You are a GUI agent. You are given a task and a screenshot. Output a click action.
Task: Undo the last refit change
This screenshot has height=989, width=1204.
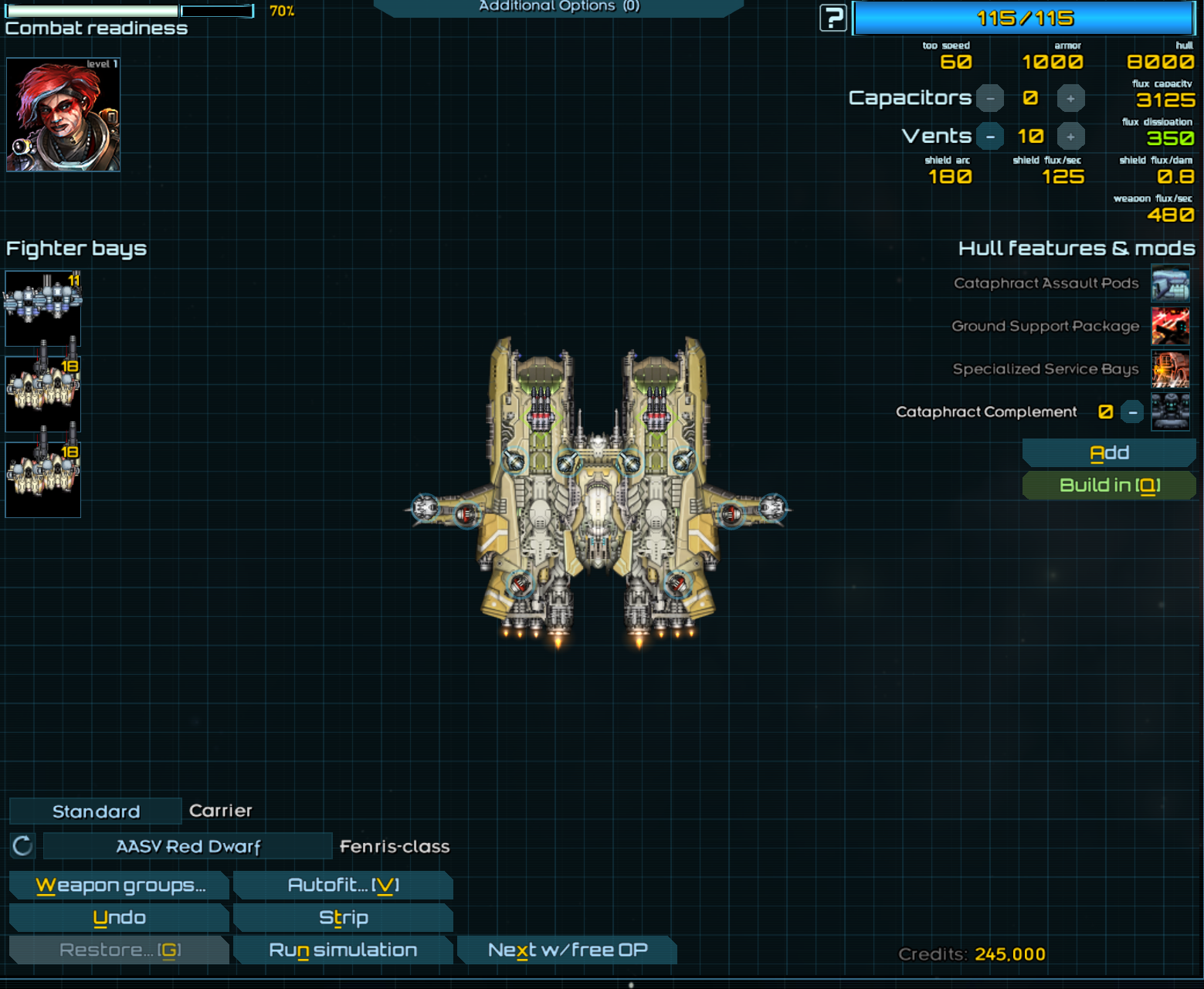coord(120,918)
